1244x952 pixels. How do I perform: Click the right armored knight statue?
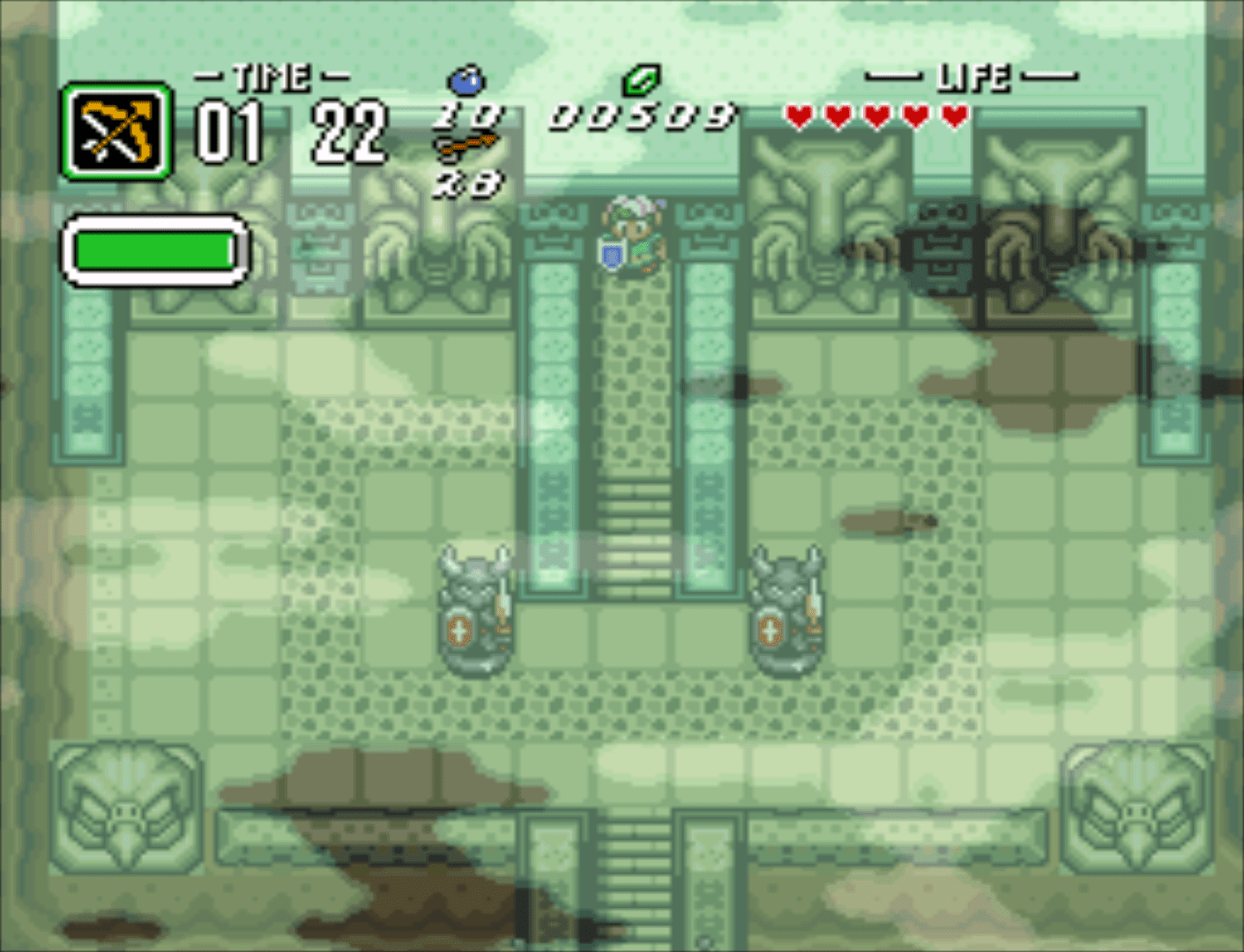click(789, 608)
